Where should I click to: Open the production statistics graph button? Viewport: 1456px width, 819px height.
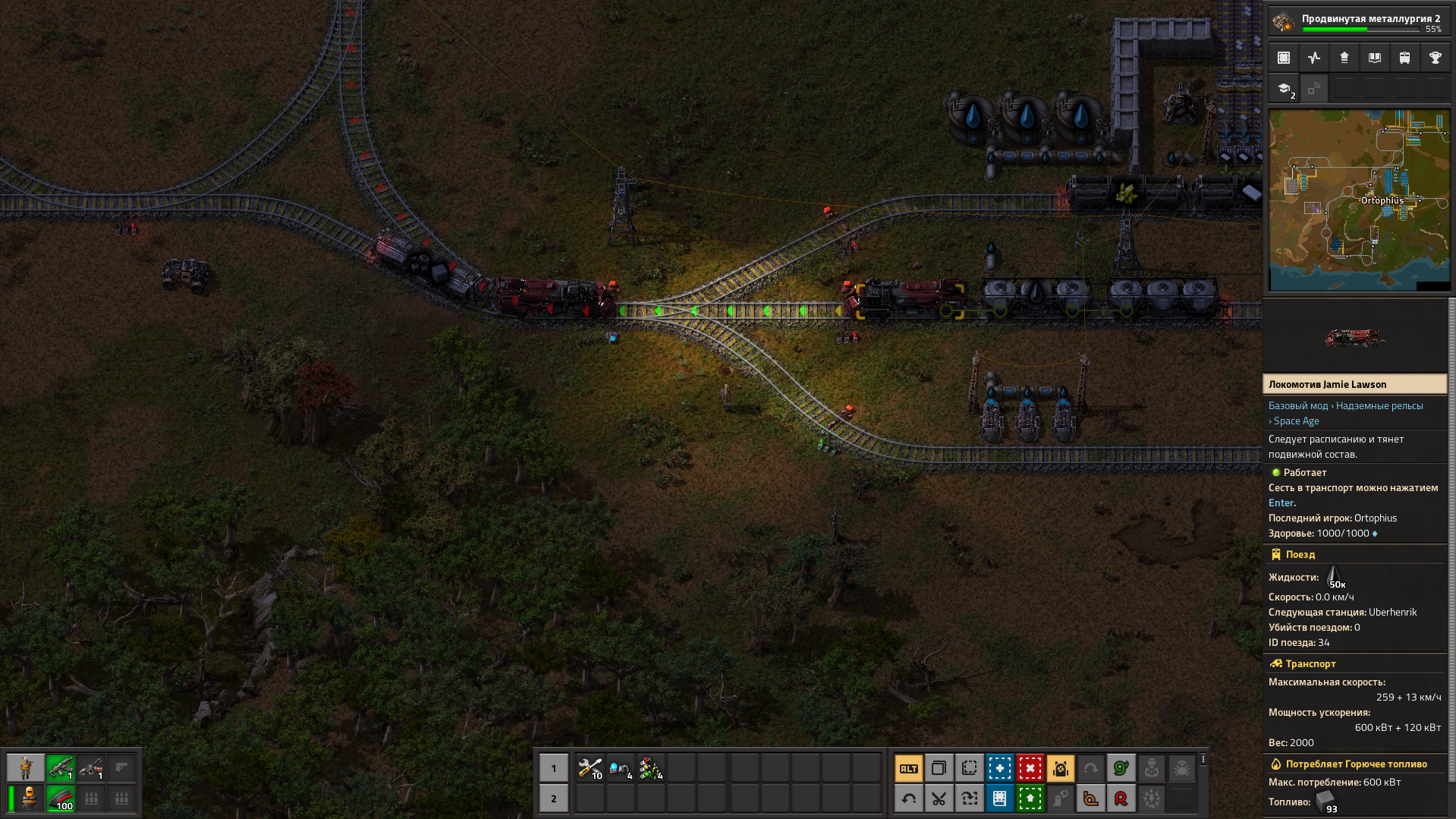[1314, 58]
